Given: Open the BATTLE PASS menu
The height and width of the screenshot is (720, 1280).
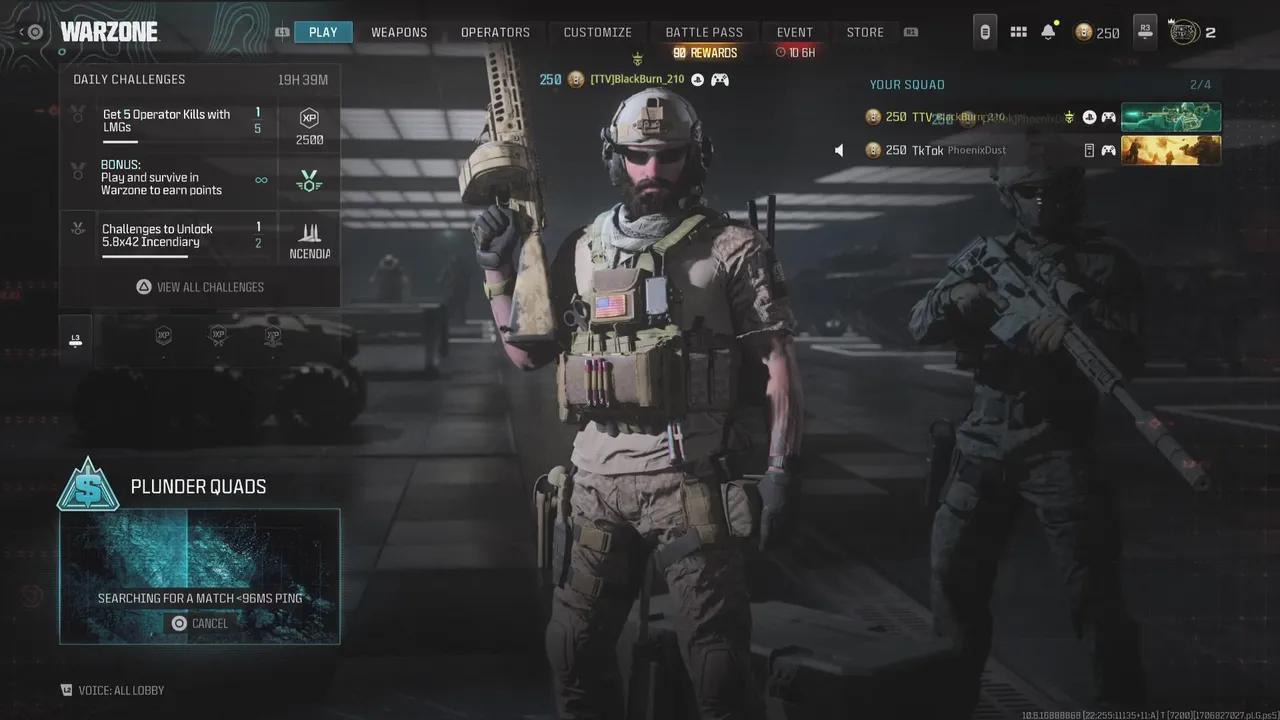Looking at the screenshot, I should click(704, 31).
